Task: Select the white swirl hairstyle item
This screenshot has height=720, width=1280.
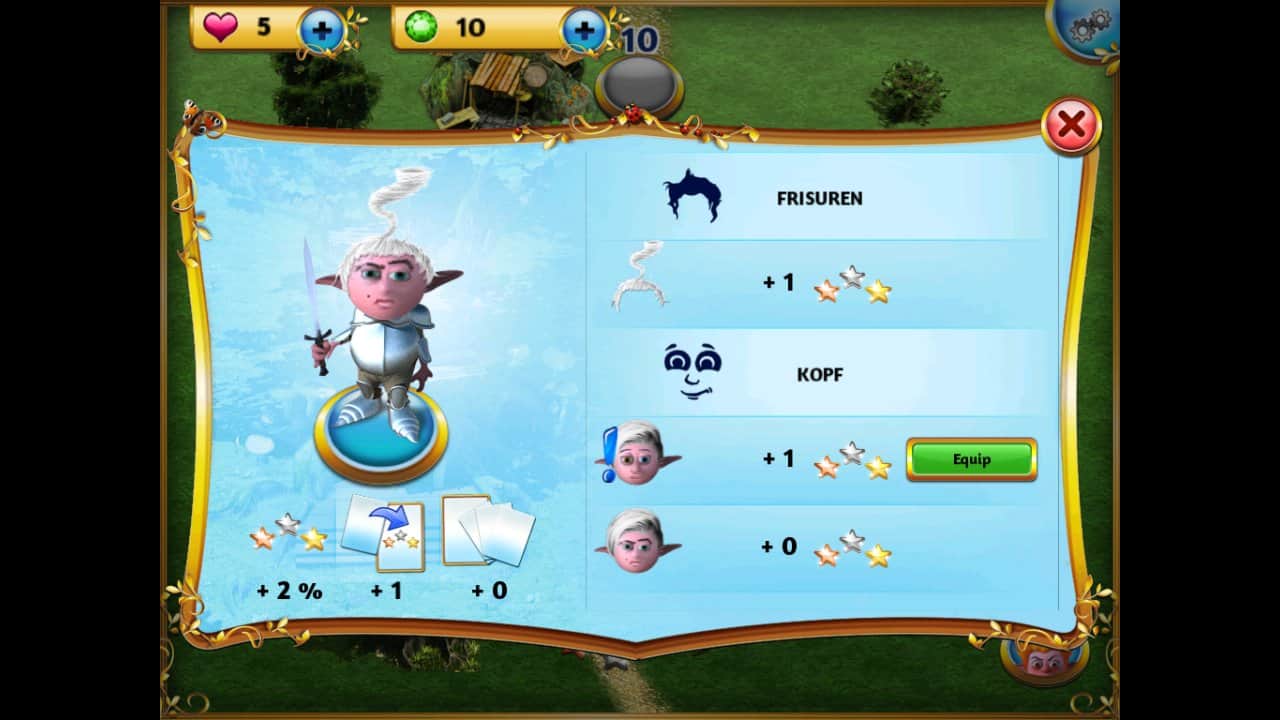Action: [638, 277]
